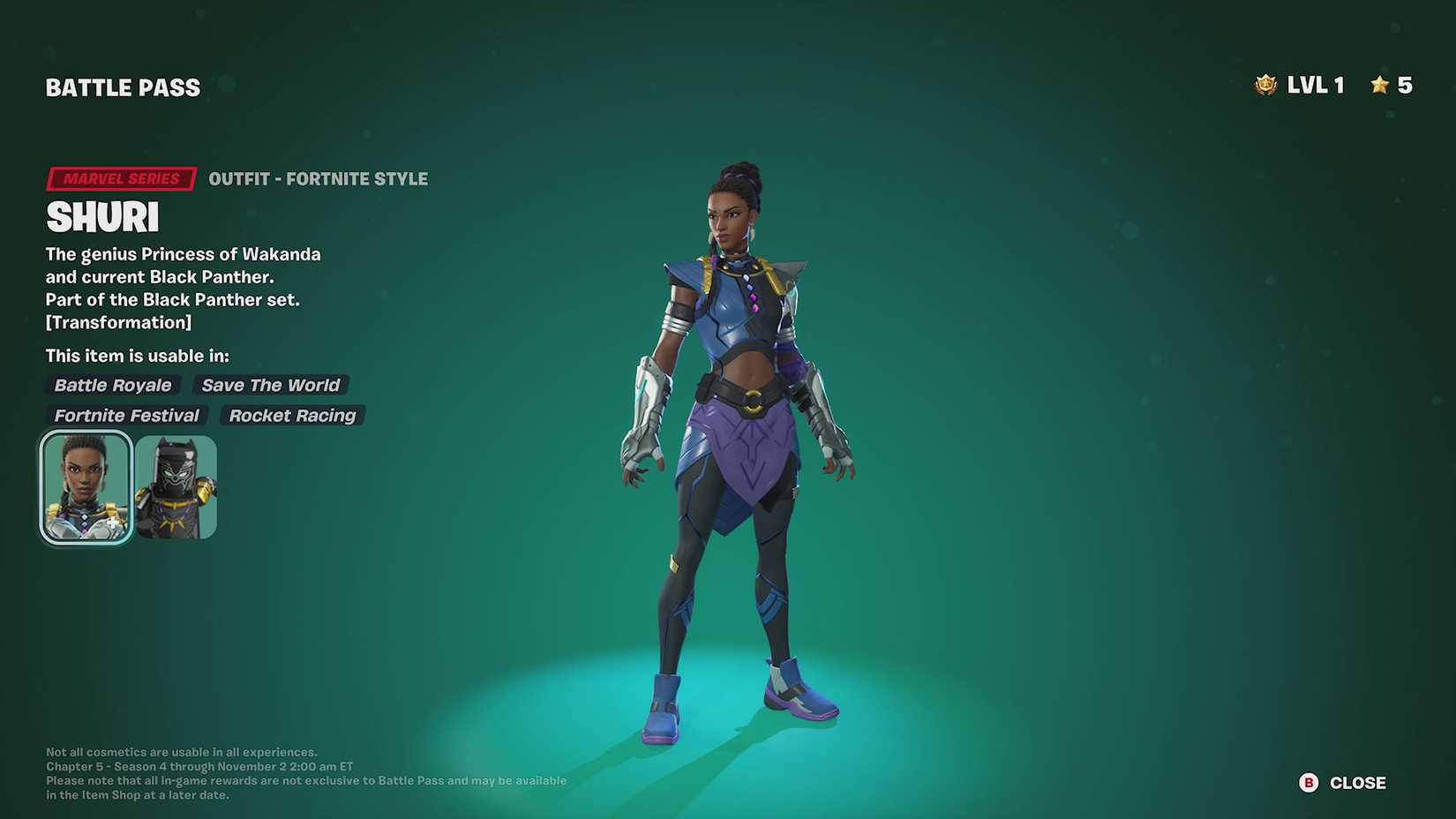Toggle the Fortnite Festival usability tag
This screenshot has height=819, width=1456.
(x=126, y=415)
